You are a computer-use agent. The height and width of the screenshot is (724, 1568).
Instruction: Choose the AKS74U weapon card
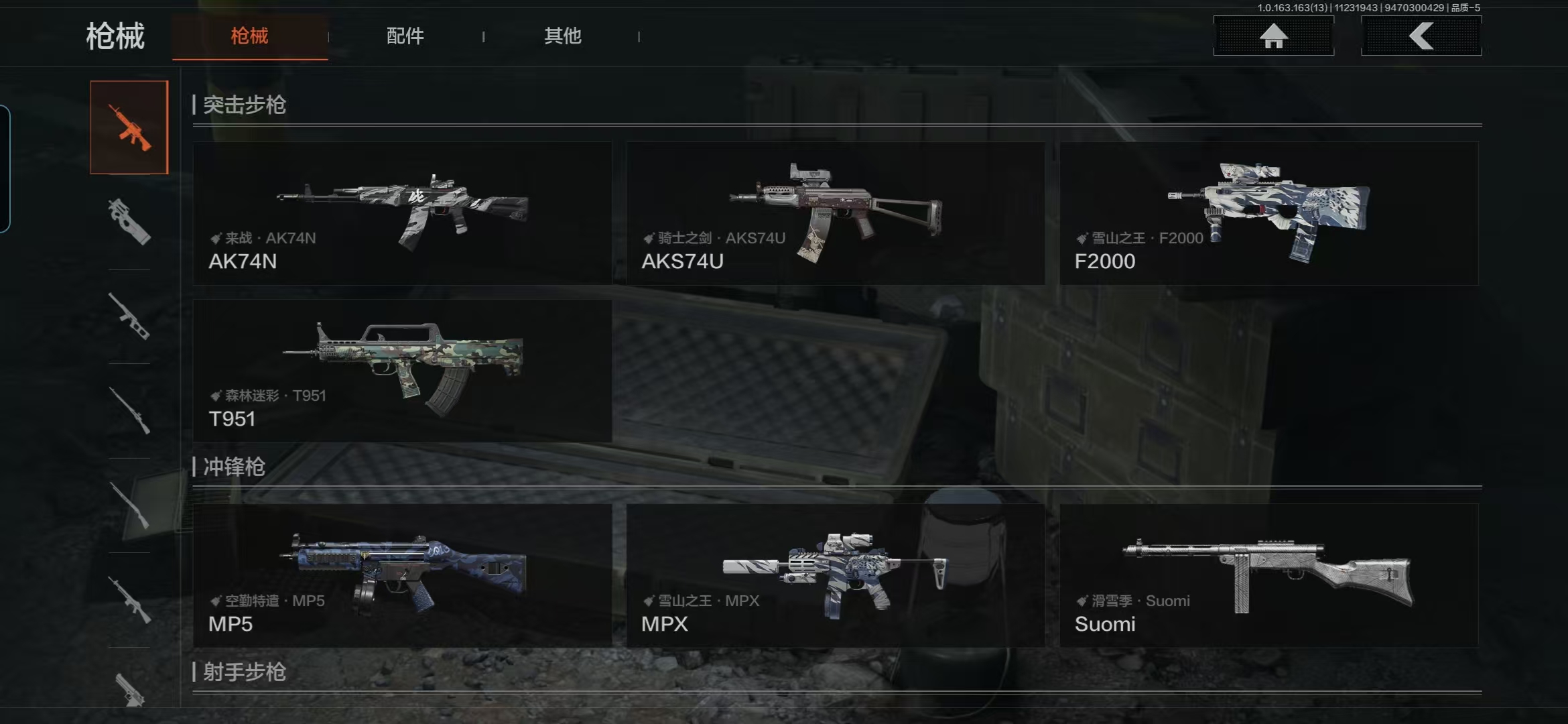(835, 213)
